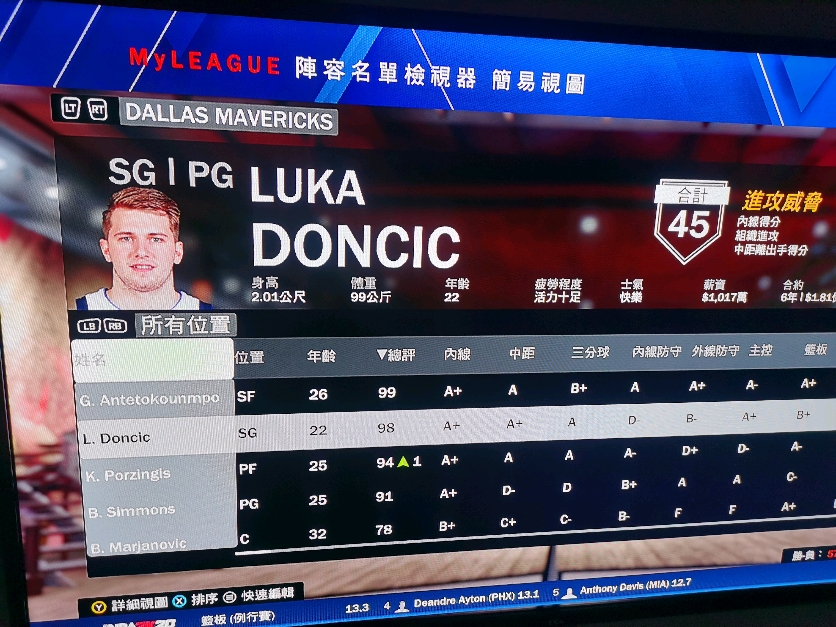Sort by the 內線防守 interior defense column
836x627 pixels.
(x=657, y=351)
